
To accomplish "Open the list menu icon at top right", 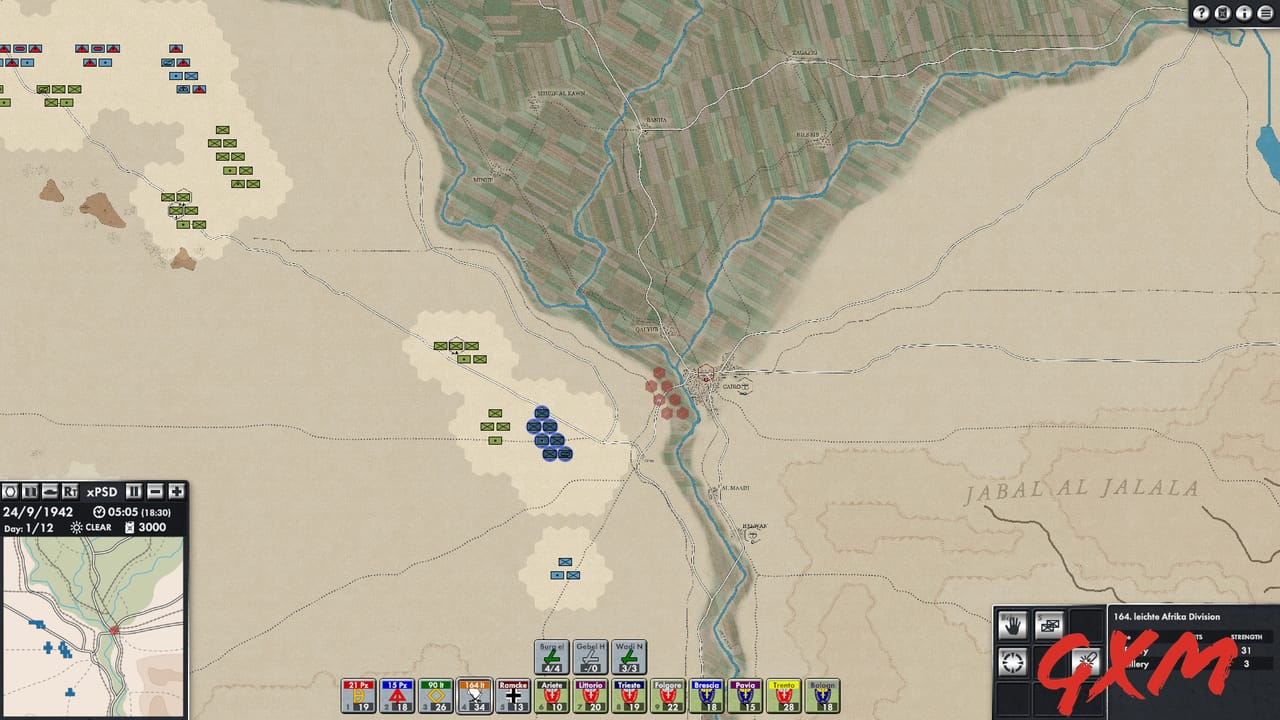I will click(1267, 13).
